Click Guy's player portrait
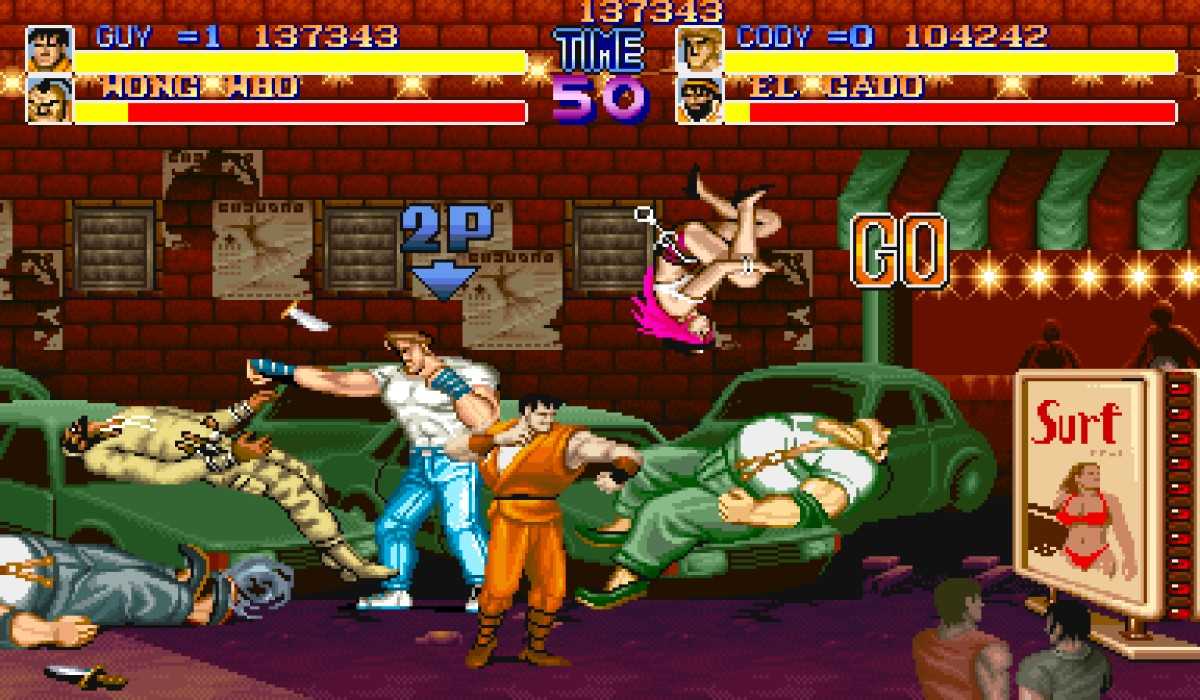Viewport: 1200px width, 700px height. 49,49
